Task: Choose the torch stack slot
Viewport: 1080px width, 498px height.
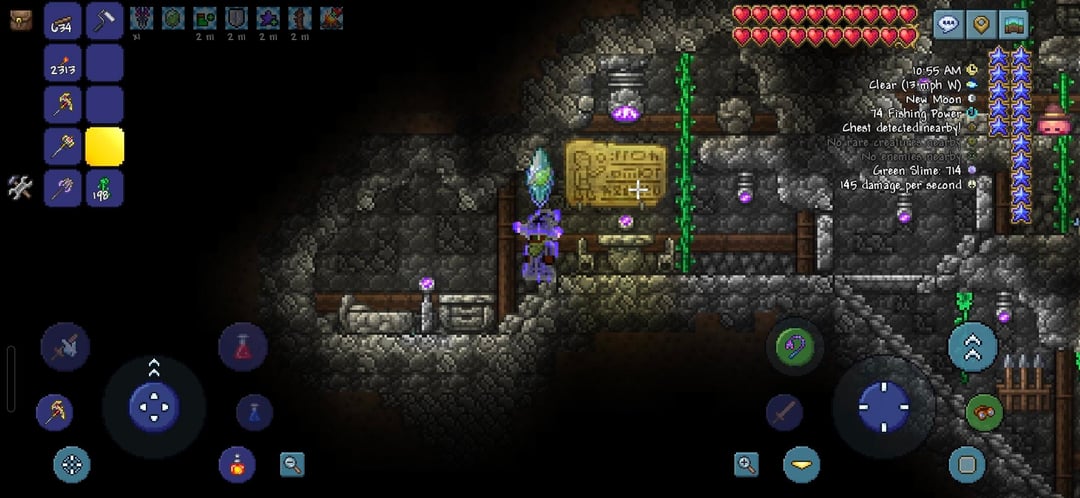Action: click(63, 63)
